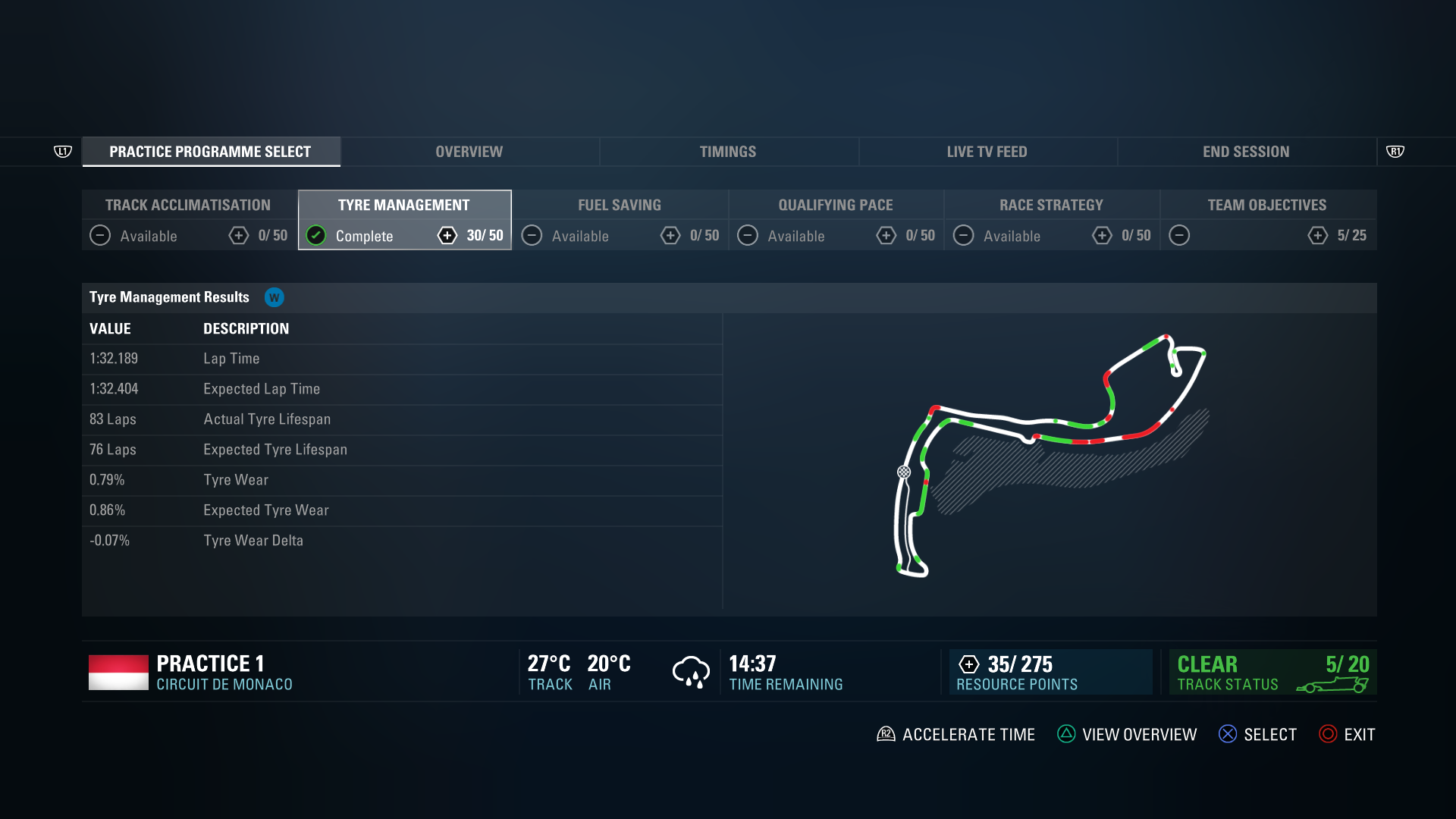Select the wet tyre W icon beside Tyre Management Results
This screenshot has width=1456, height=819.
pyautogui.click(x=275, y=297)
